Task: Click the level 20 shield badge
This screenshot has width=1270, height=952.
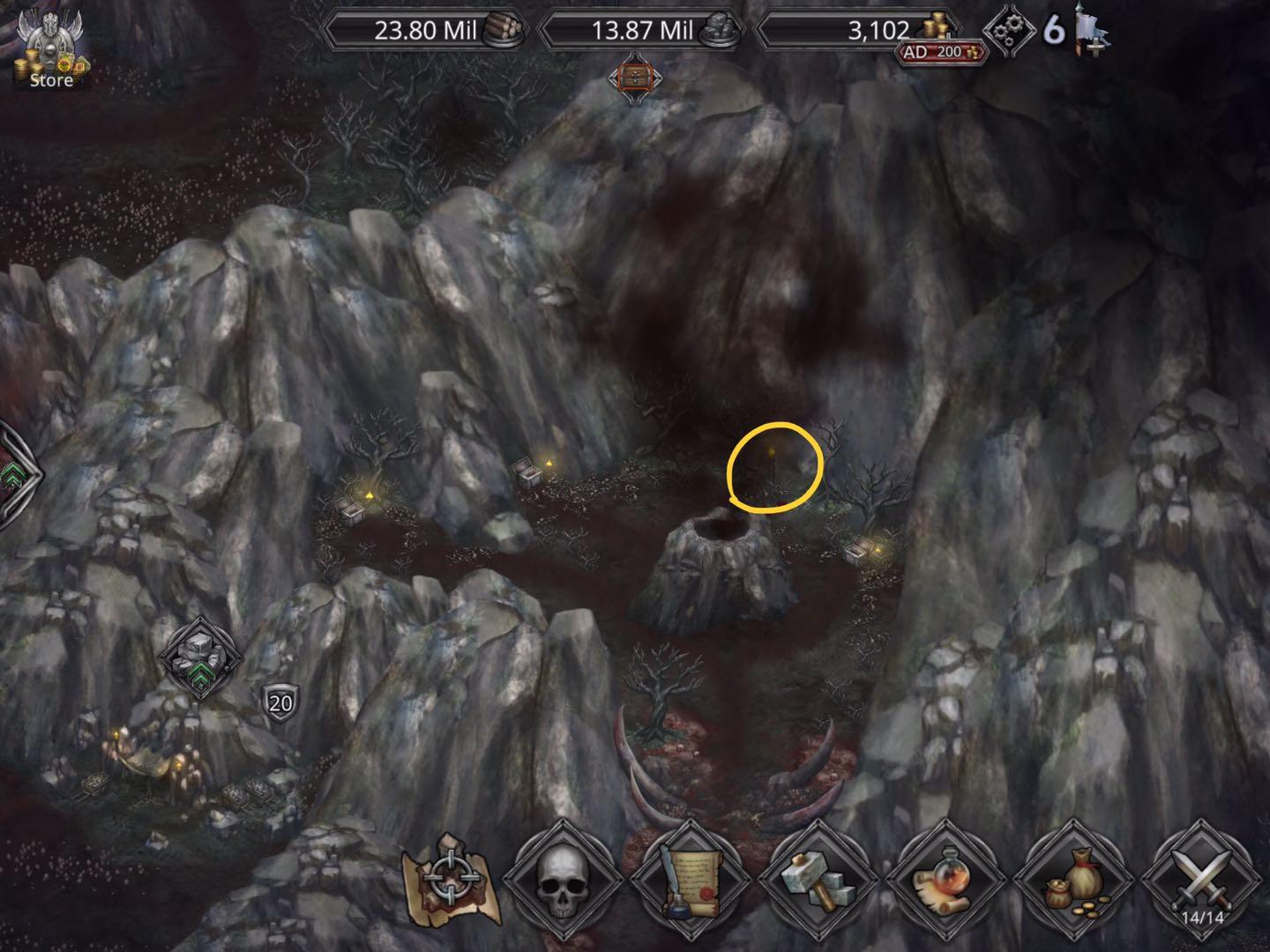Action: click(x=280, y=703)
